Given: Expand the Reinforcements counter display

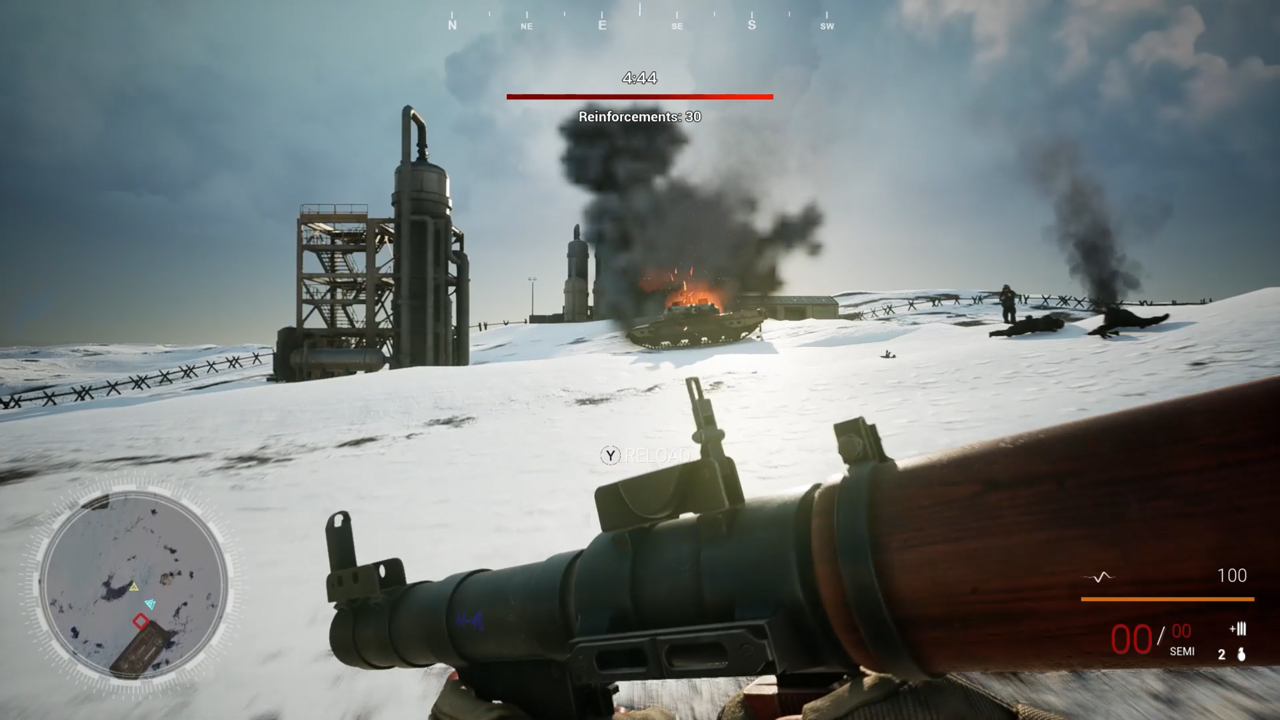Looking at the screenshot, I should [638, 116].
